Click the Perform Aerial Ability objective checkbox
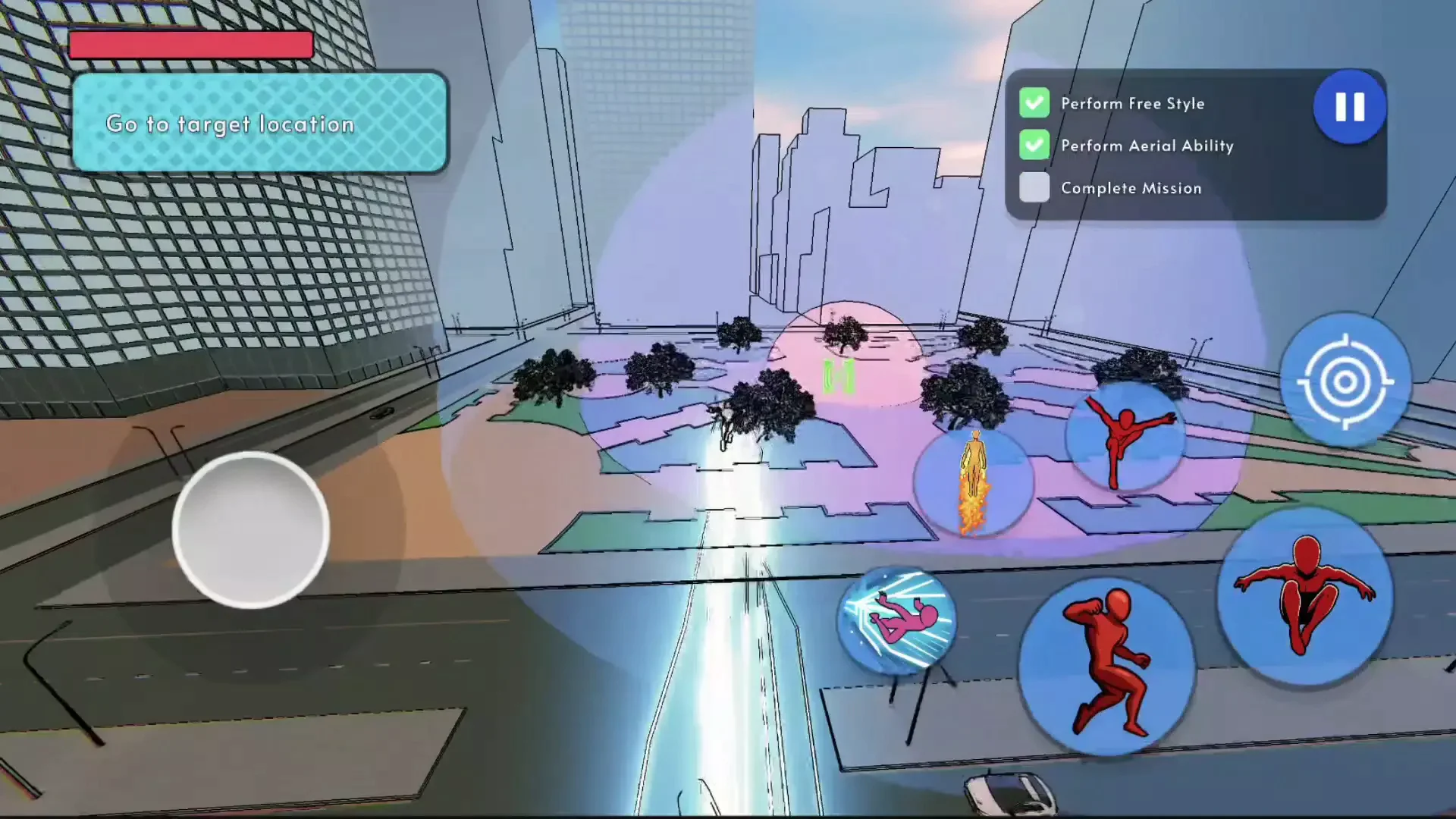 pos(1034,145)
